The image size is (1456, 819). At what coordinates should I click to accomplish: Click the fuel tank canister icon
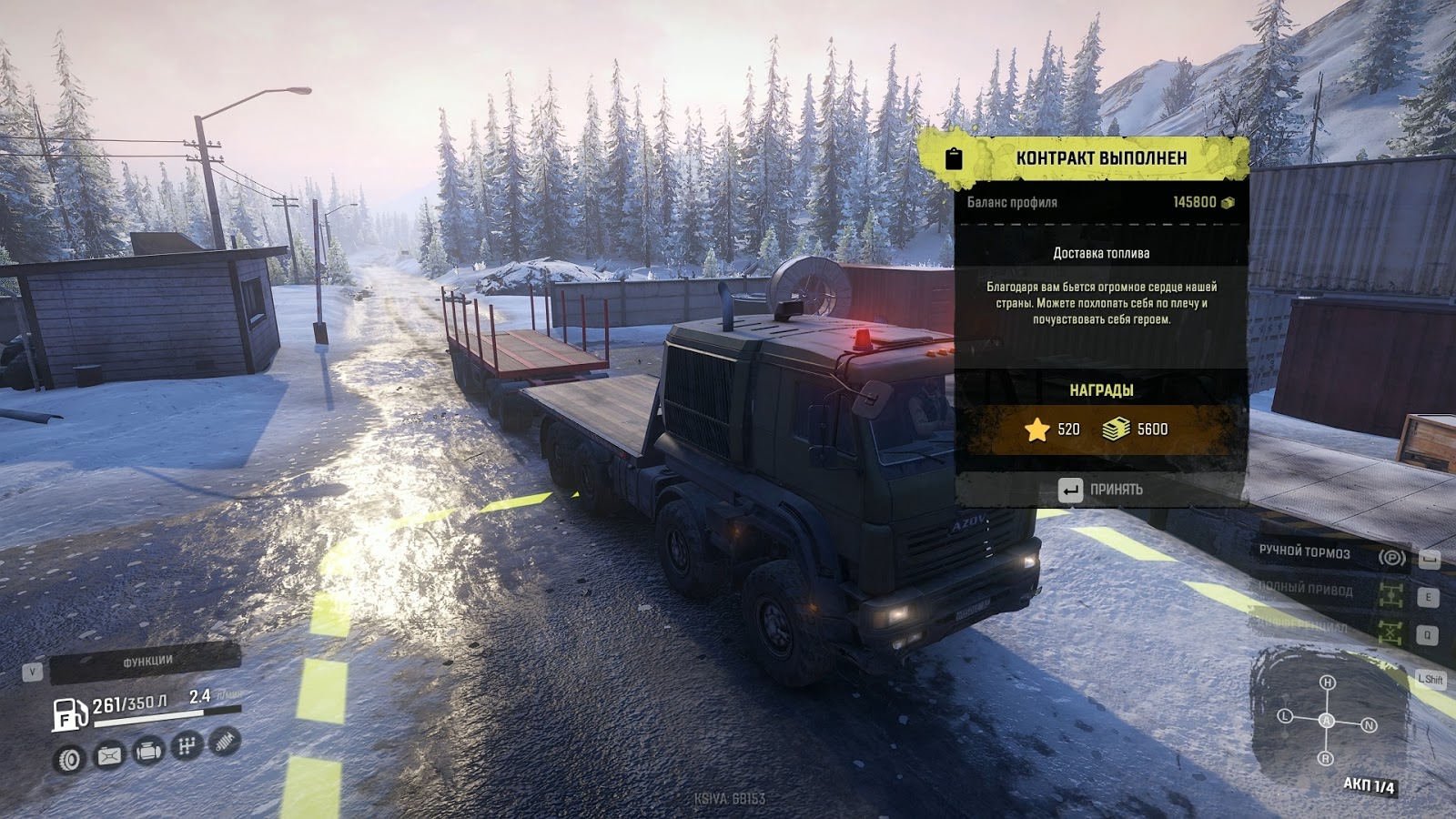click(x=109, y=755)
